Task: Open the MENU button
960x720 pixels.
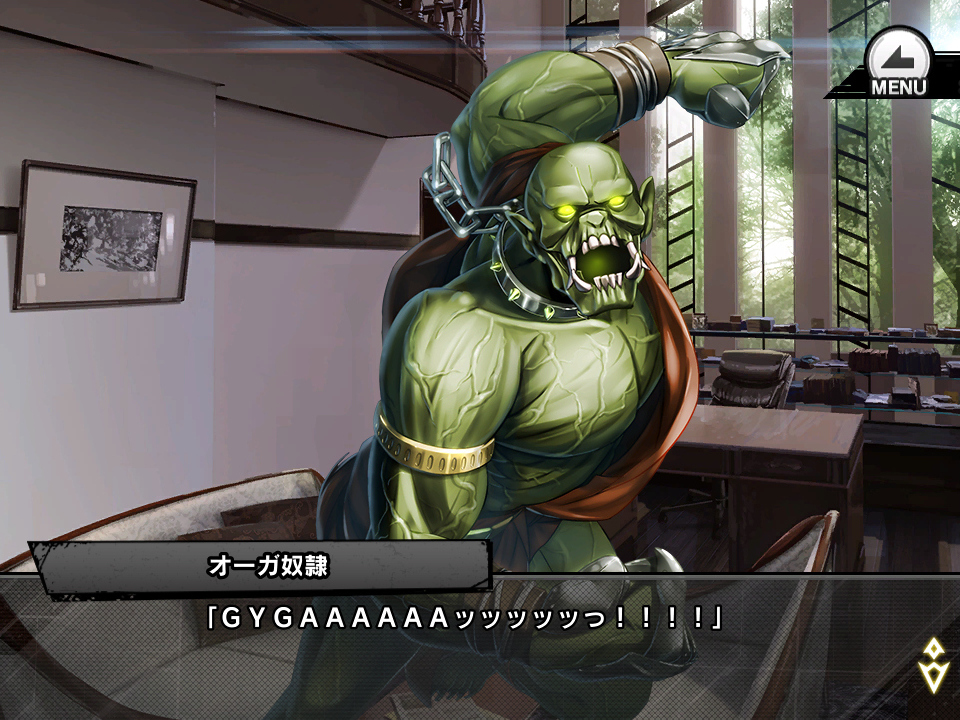Action: click(x=897, y=62)
